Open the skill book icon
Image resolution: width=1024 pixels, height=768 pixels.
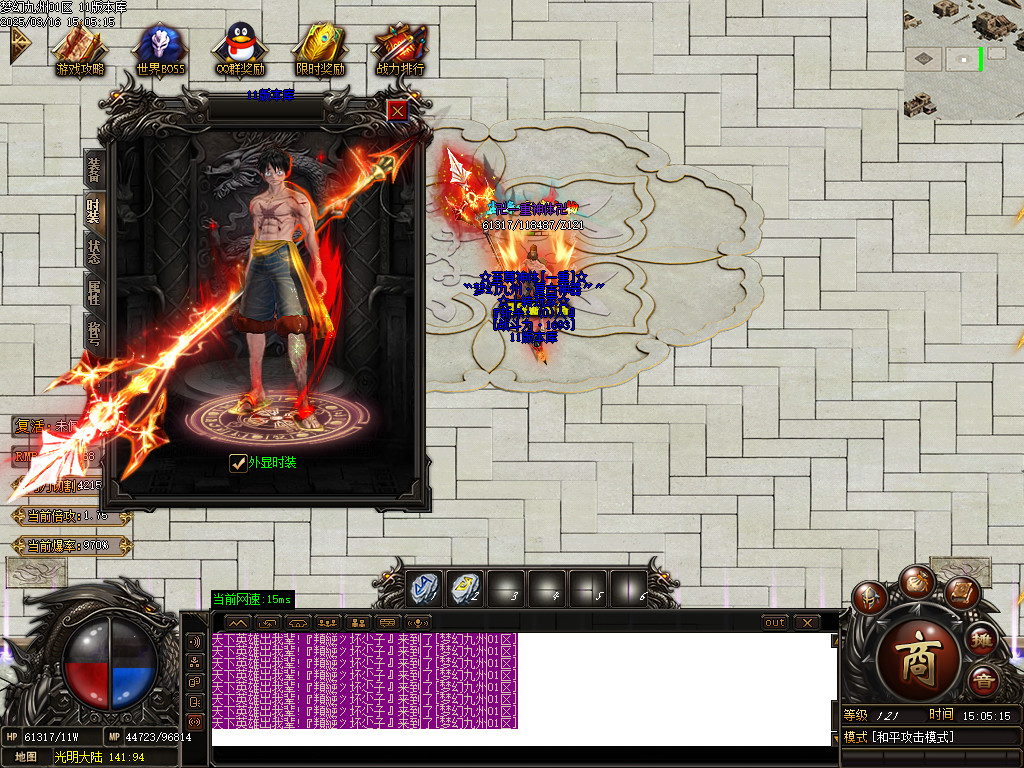pos(961,595)
